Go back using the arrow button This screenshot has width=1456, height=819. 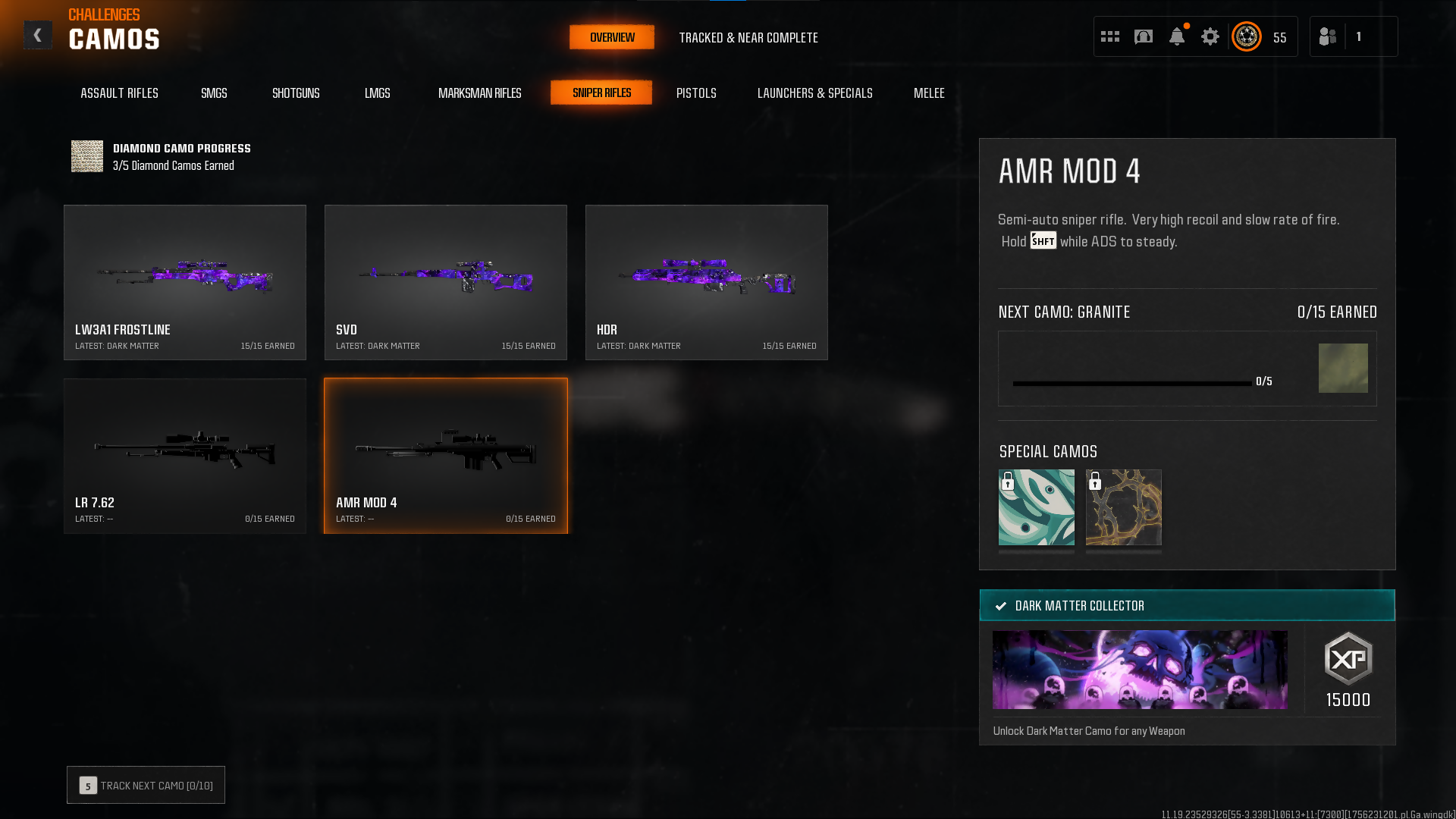37,36
